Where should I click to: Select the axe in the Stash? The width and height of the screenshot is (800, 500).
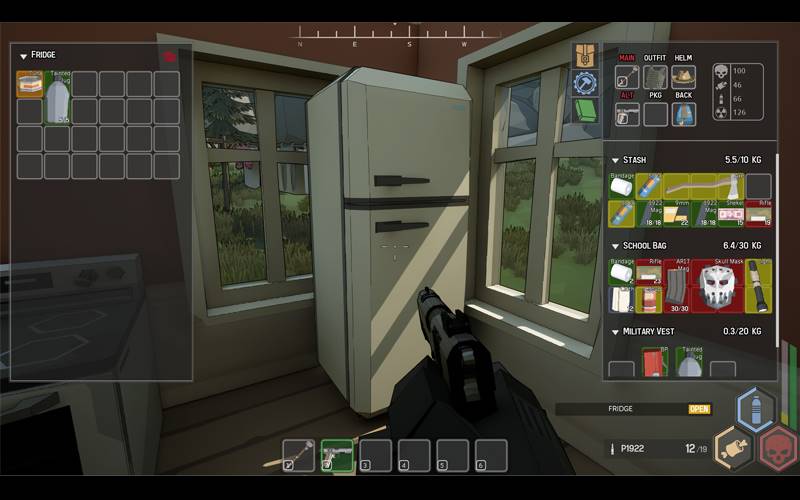[x=718, y=186]
